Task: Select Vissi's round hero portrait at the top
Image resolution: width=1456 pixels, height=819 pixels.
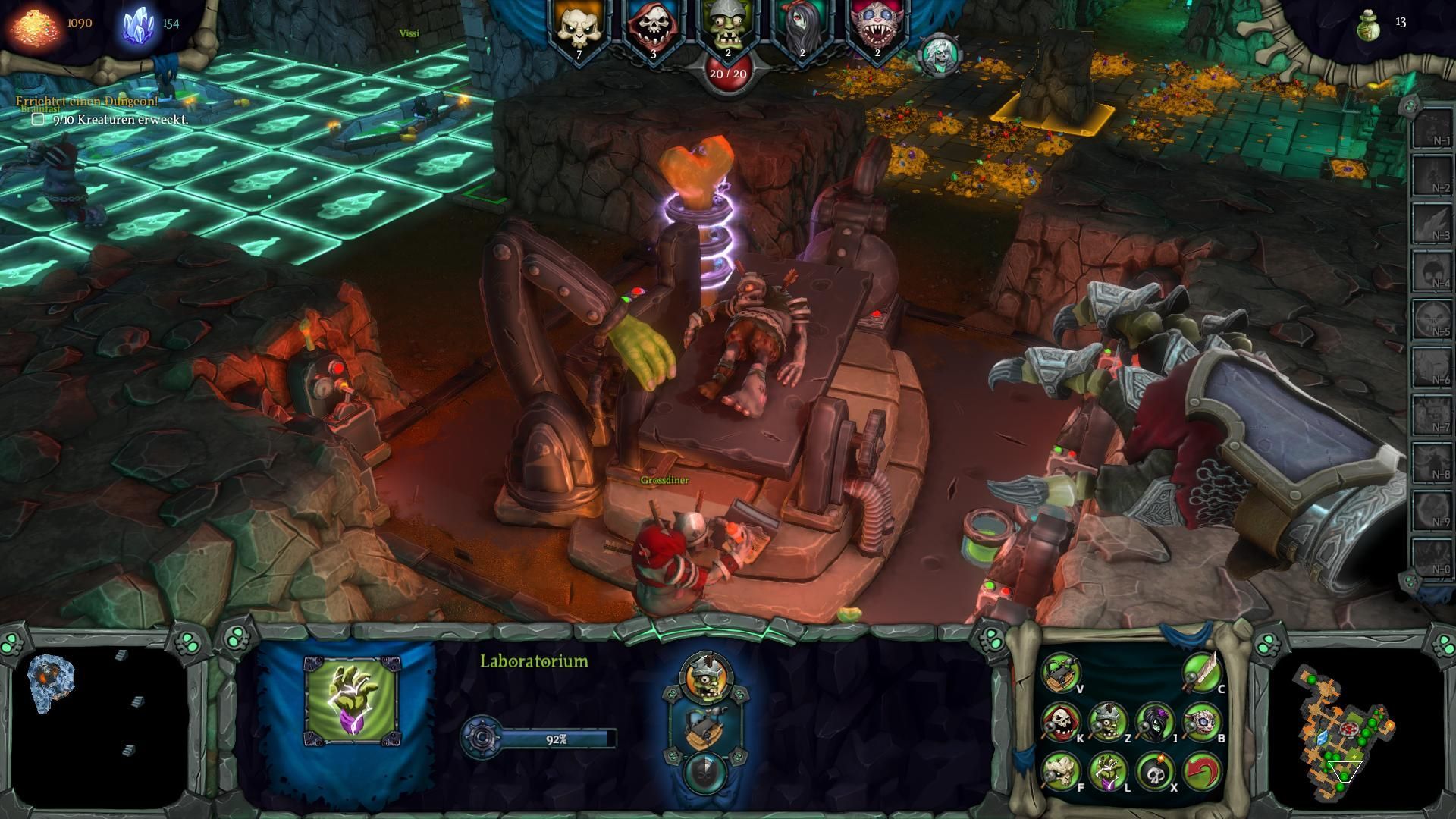Action: (940, 55)
